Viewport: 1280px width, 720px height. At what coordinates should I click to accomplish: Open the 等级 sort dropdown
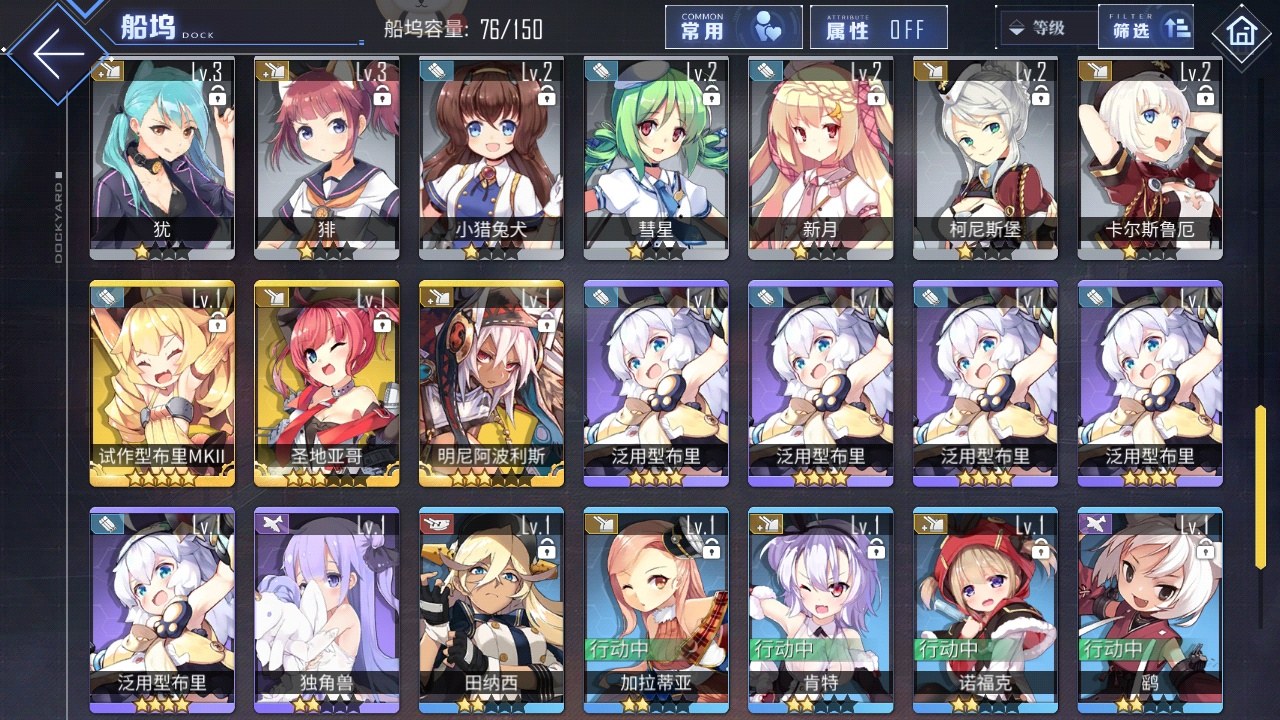point(1046,28)
